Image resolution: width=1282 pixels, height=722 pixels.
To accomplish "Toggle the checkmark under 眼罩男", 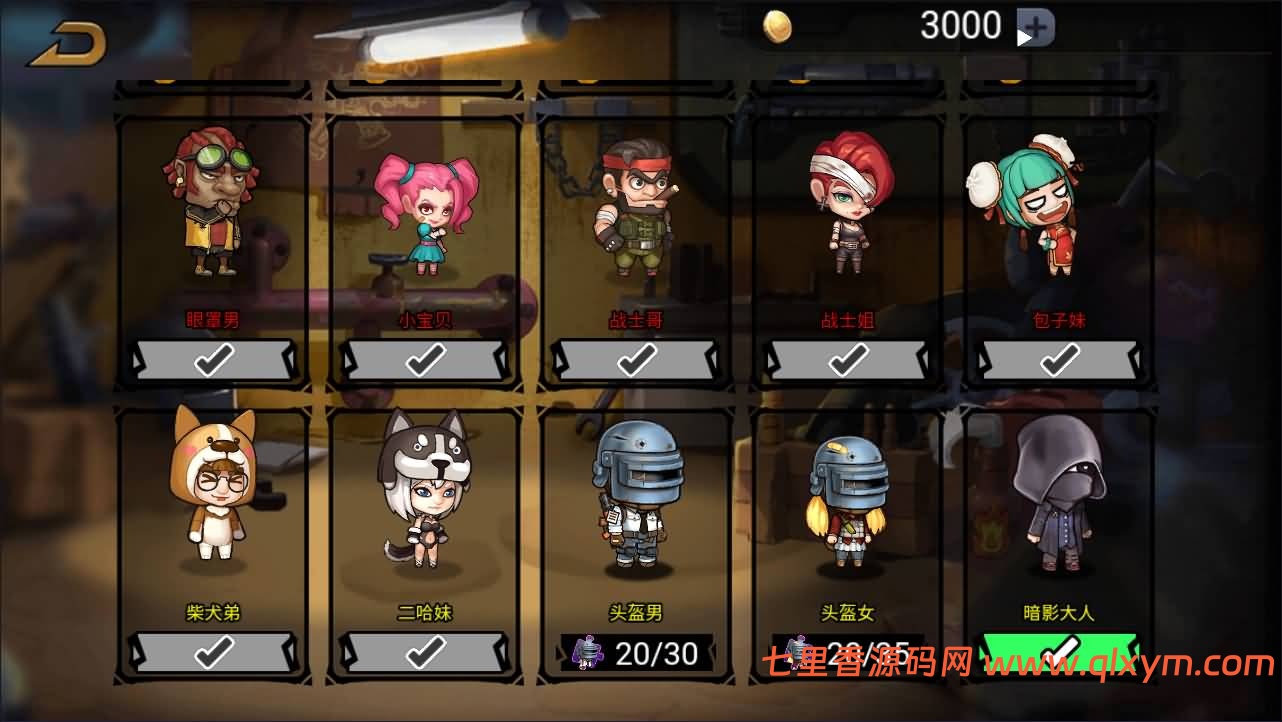I will pos(213,358).
